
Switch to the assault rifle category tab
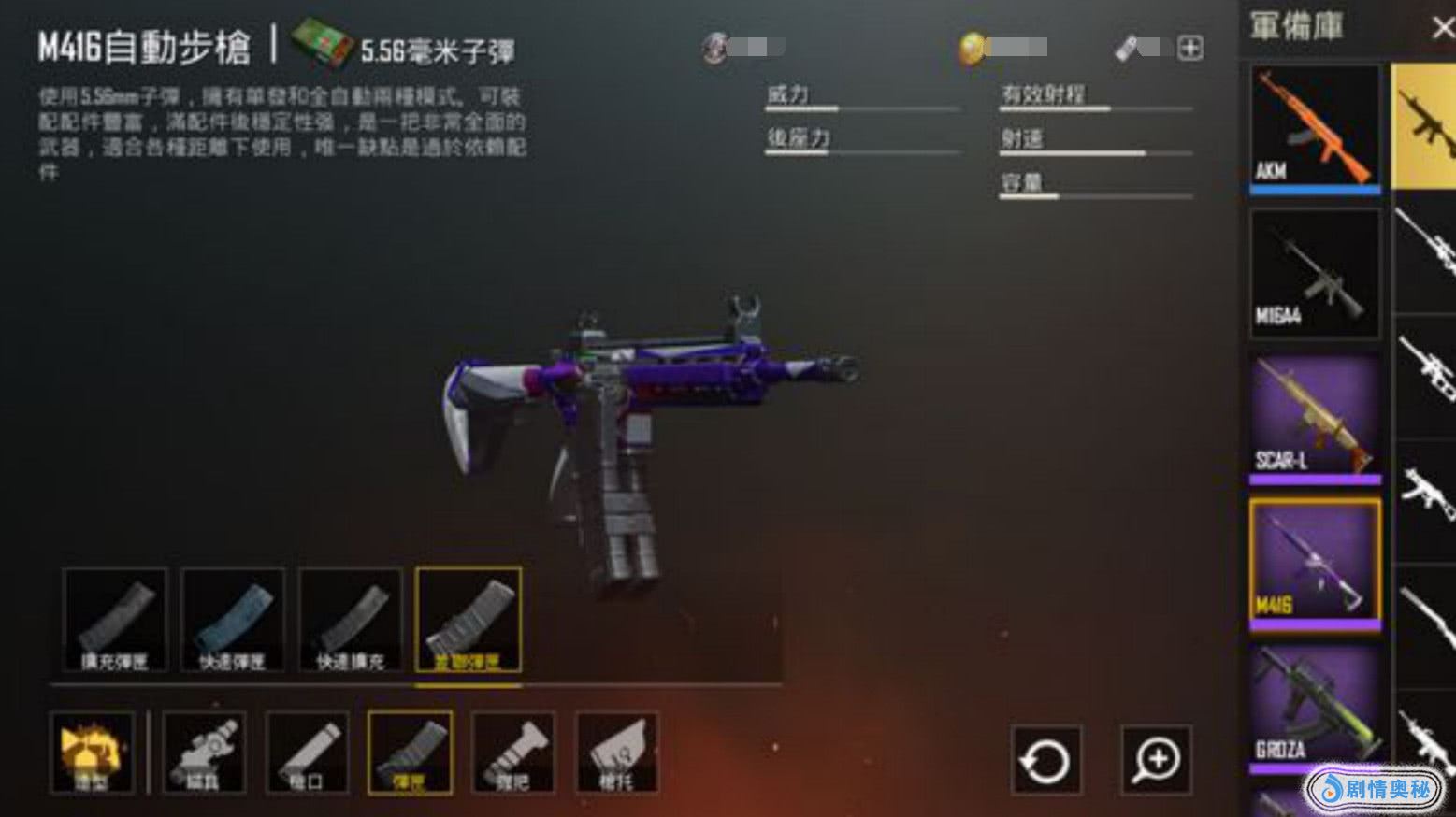[x=1424, y=126]
